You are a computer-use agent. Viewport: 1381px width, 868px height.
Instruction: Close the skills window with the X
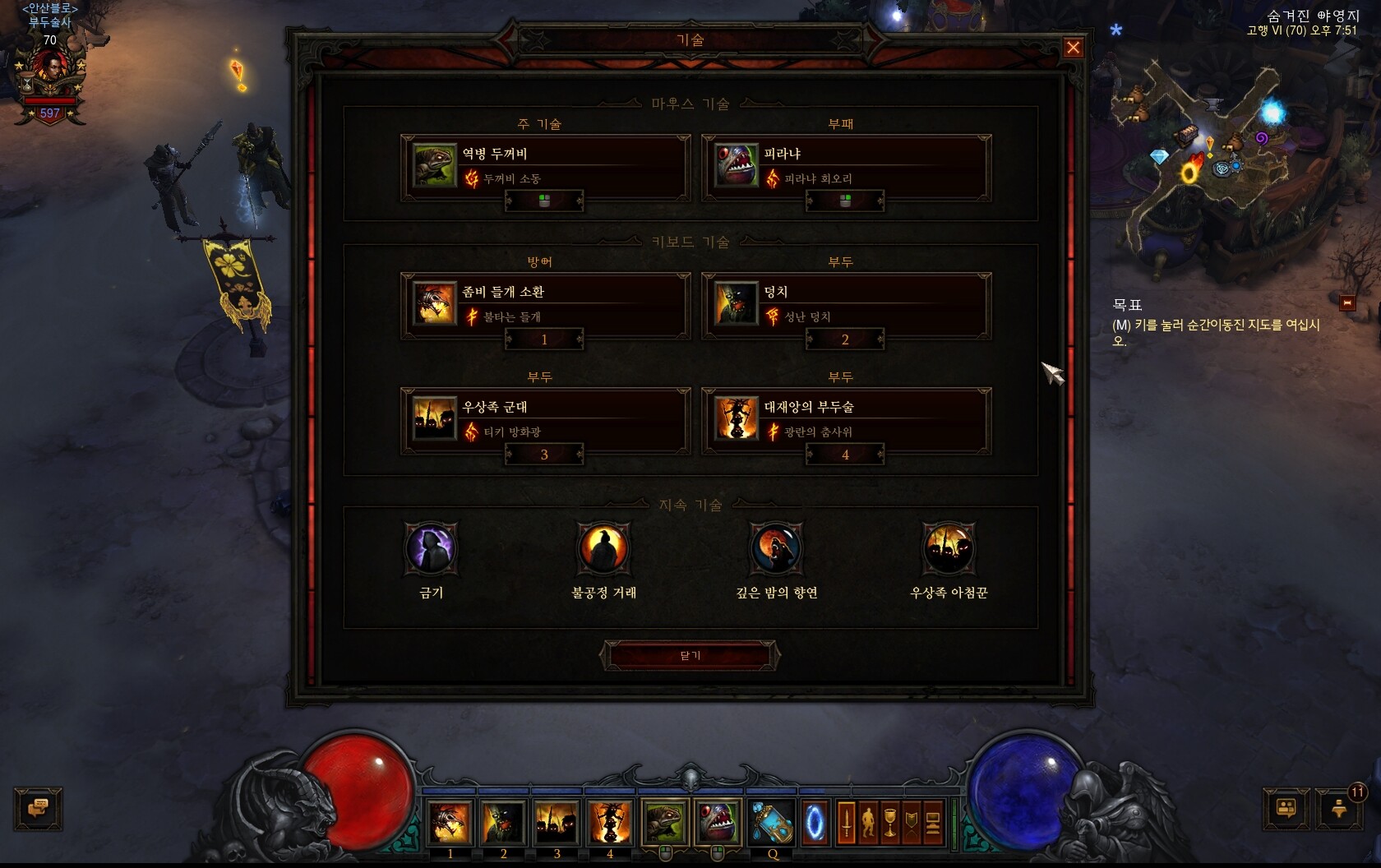[1073, 48]
